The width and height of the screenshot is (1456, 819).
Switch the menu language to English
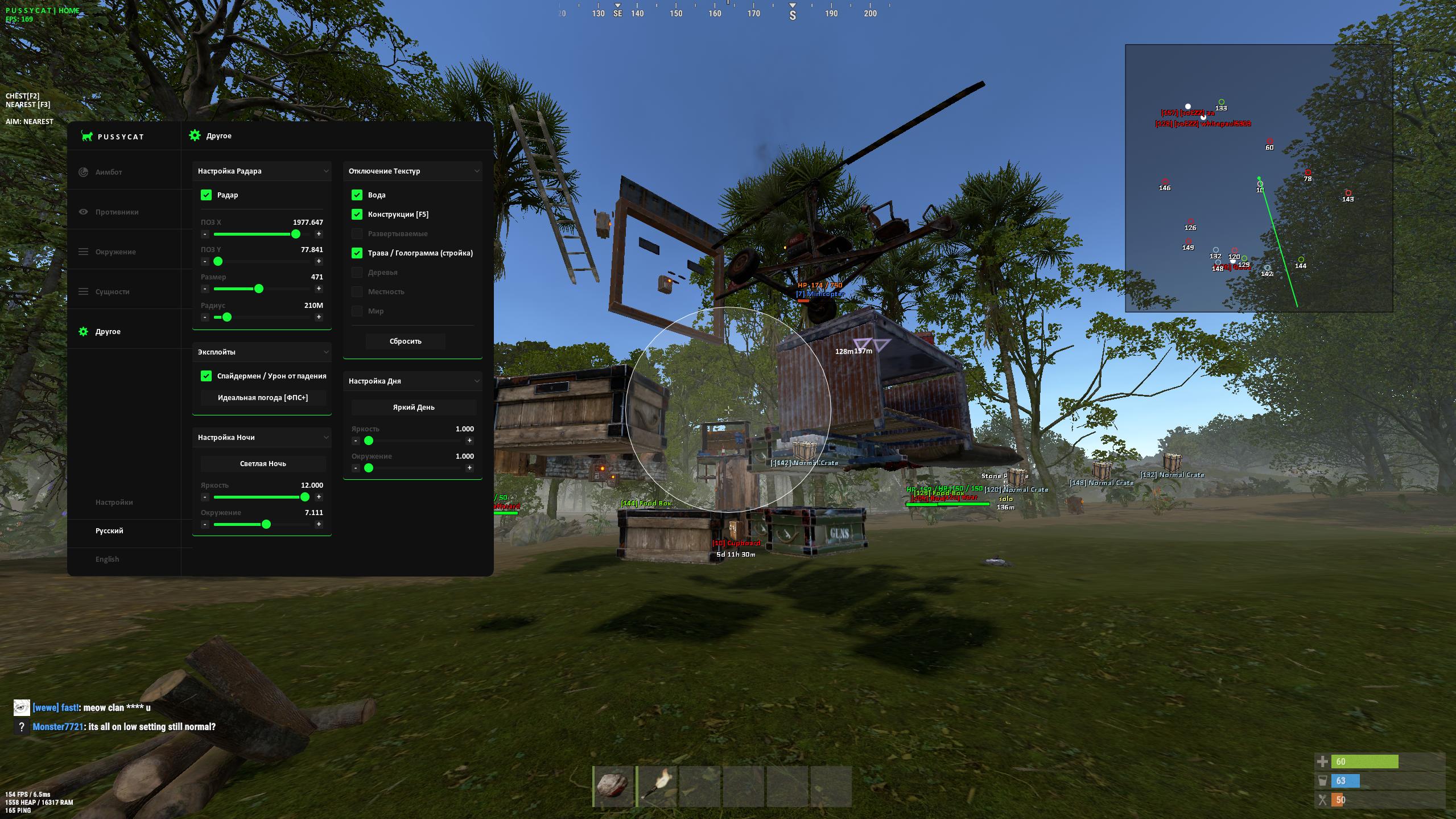point(107,559)
